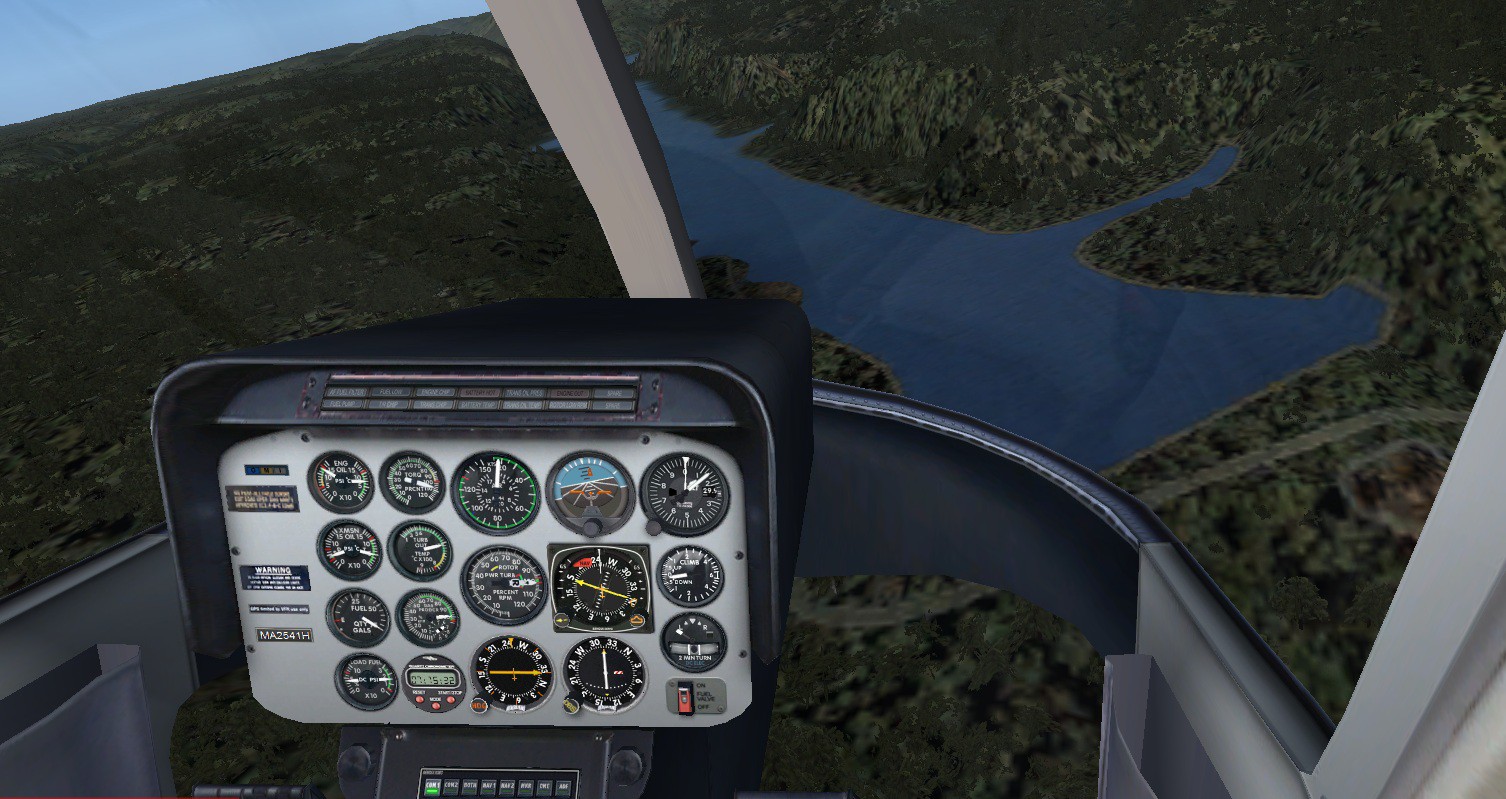Click the altimeter pressure setting knob
This screenshot has width=1506, height=799.
(x=654, y=527)
